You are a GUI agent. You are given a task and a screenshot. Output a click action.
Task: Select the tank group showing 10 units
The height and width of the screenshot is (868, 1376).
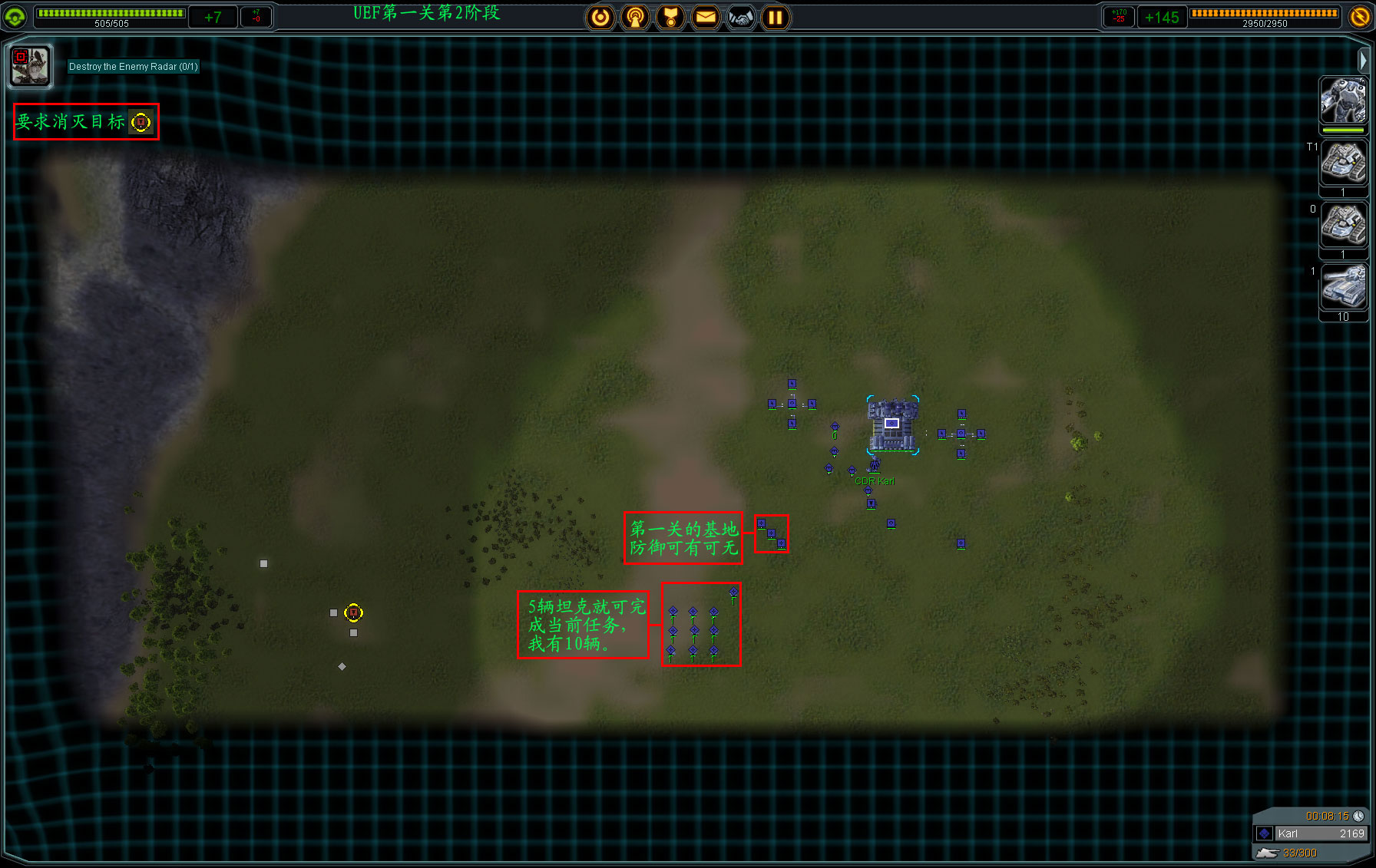pyautogui.click(x=1342, y=287)
